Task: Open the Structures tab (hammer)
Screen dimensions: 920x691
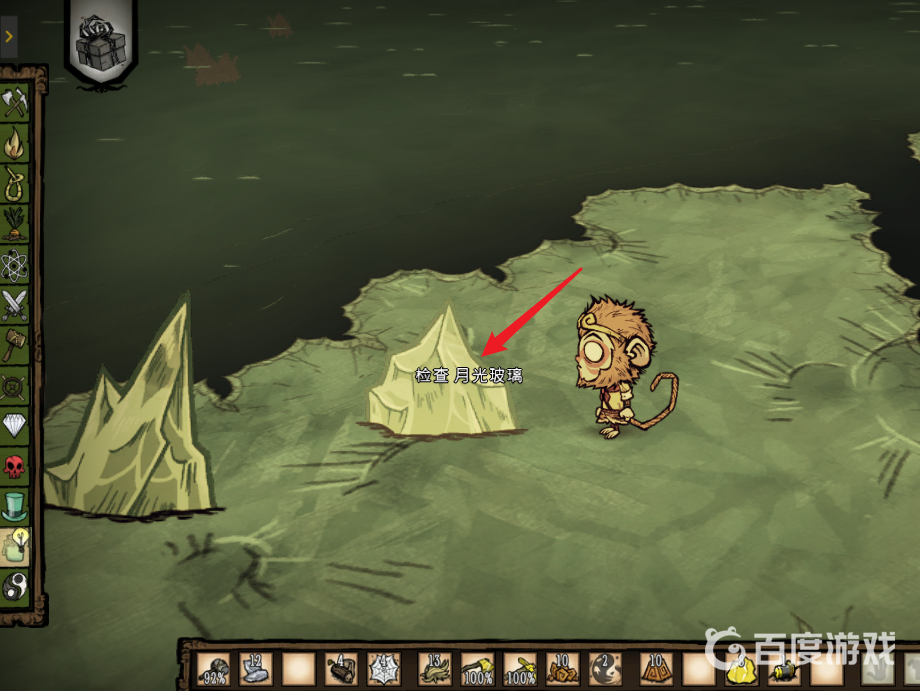Action: pos(16,344)
